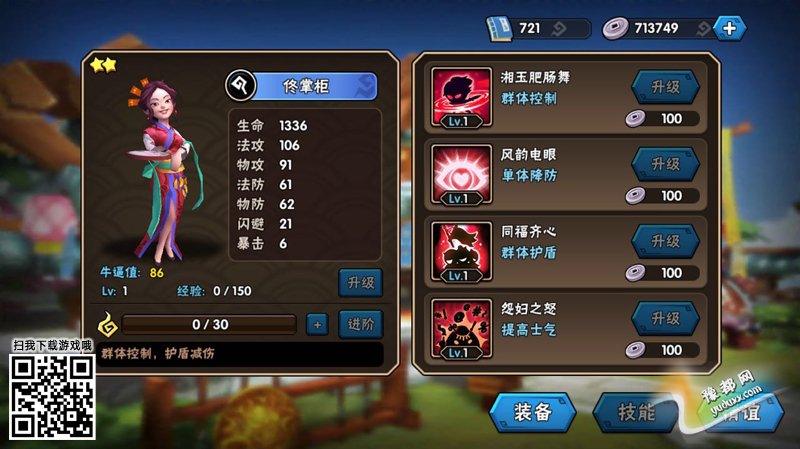The width and height of the screenshot is (800, 449).
Task: Upgrade the 湘玉肥肠舞 skill
Action: click(665, 87)
